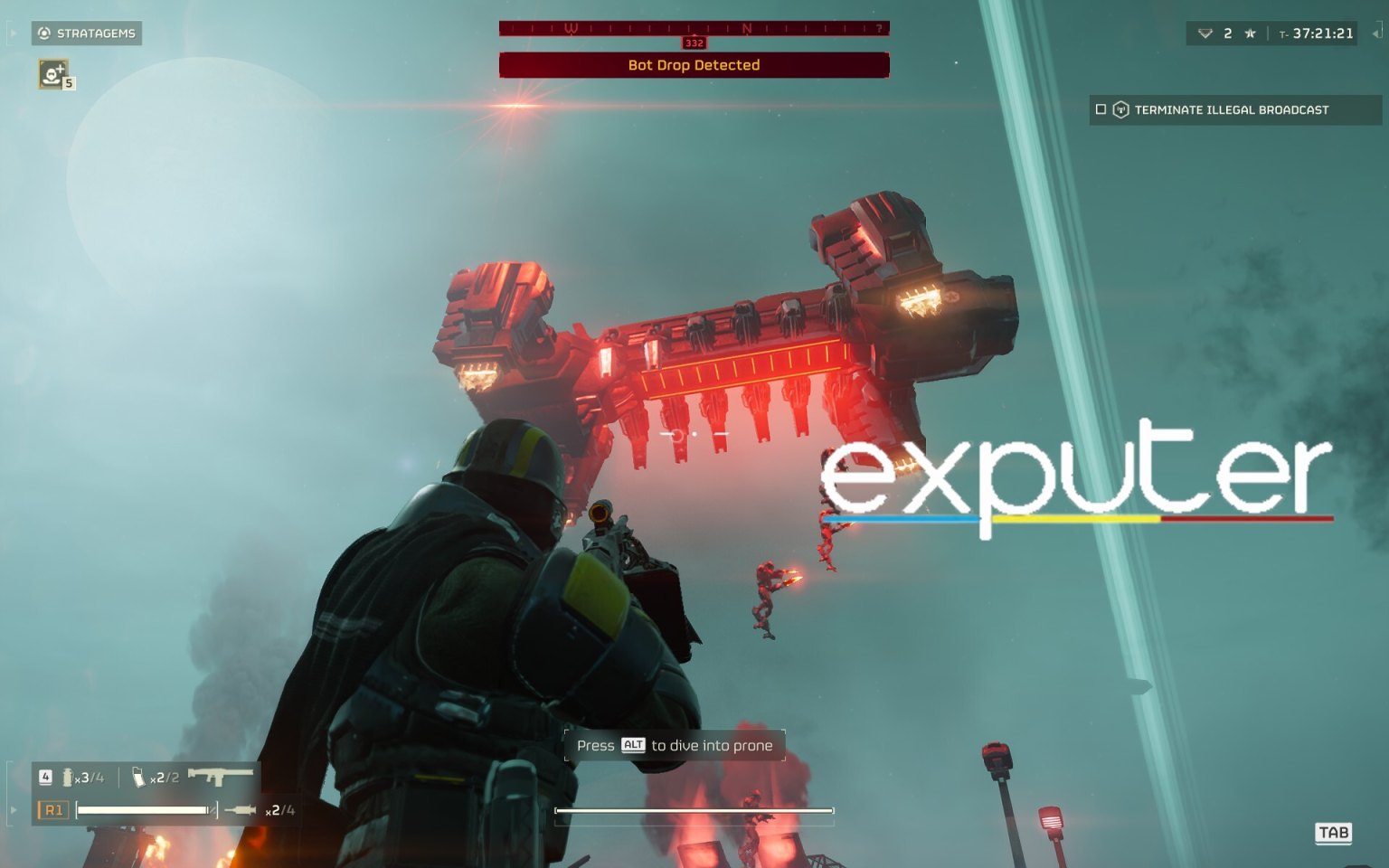Click the missile icon showing x2/4 spare rounds
The height and width of the screenshot is (868, 1389).
tap(242, 811)
